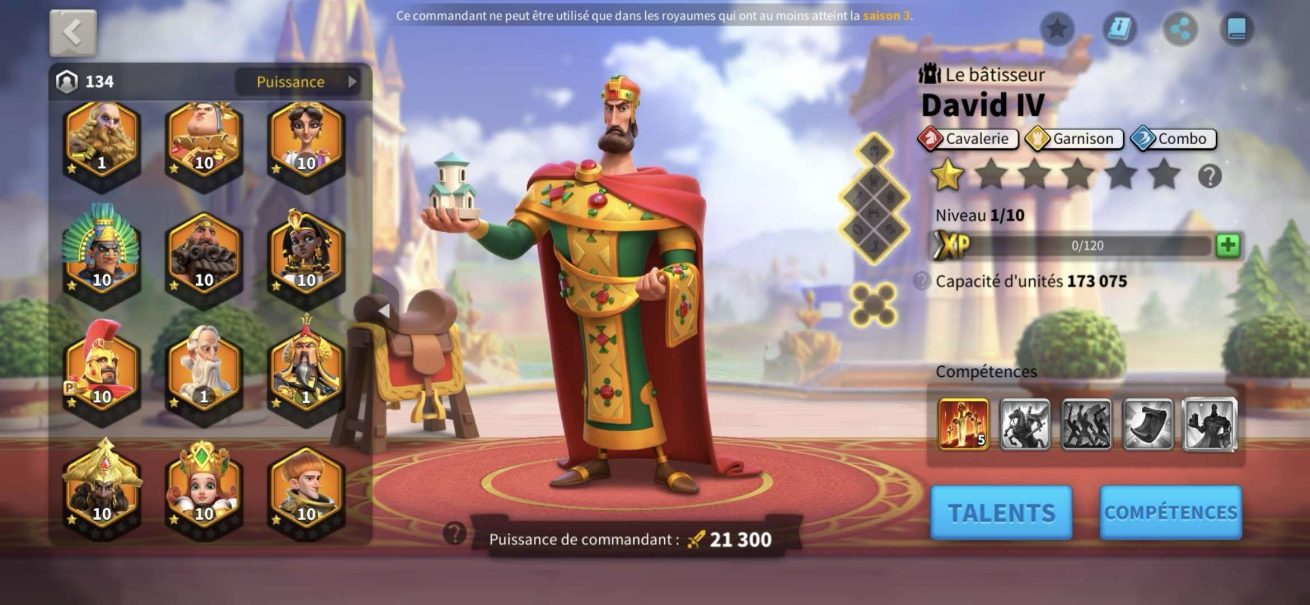Share this commander via share icon
1310x605 pixels.
point(1181,28)
